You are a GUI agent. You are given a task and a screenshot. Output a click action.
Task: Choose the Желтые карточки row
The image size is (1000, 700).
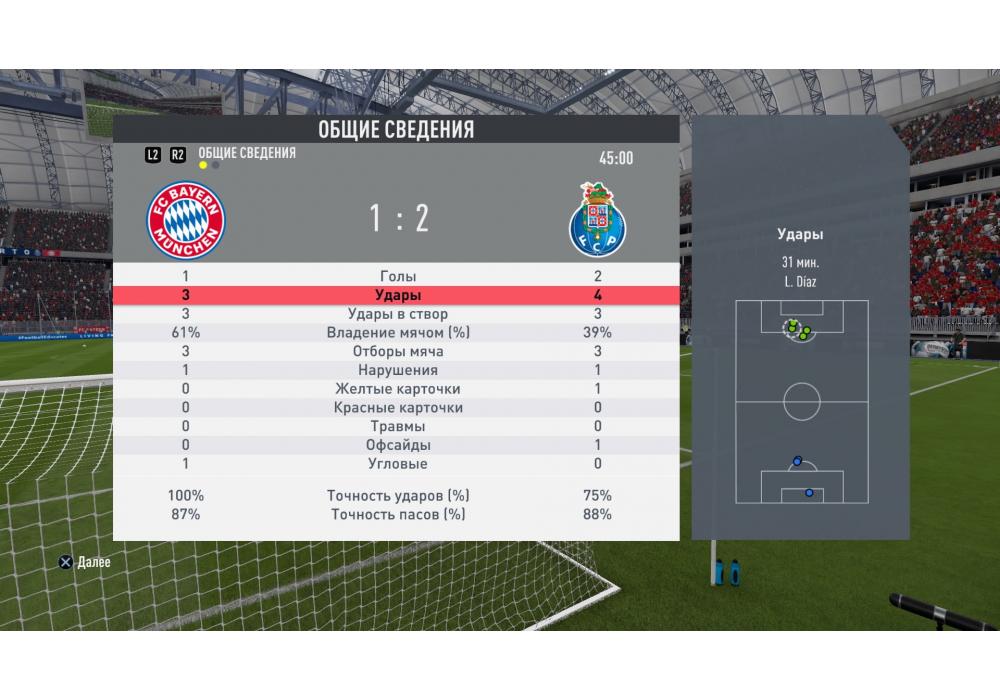397,389
